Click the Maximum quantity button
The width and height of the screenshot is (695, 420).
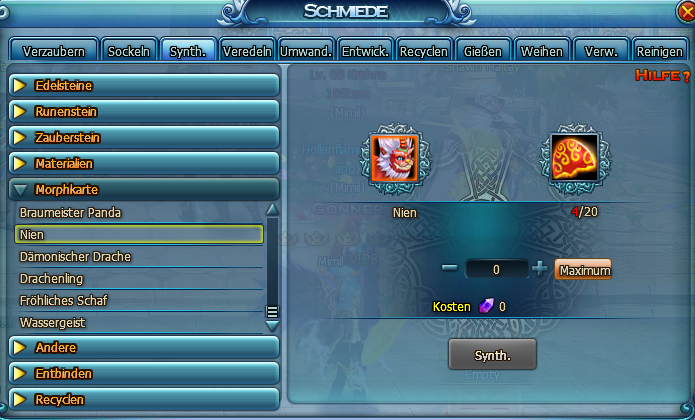[x=583, y=270]
